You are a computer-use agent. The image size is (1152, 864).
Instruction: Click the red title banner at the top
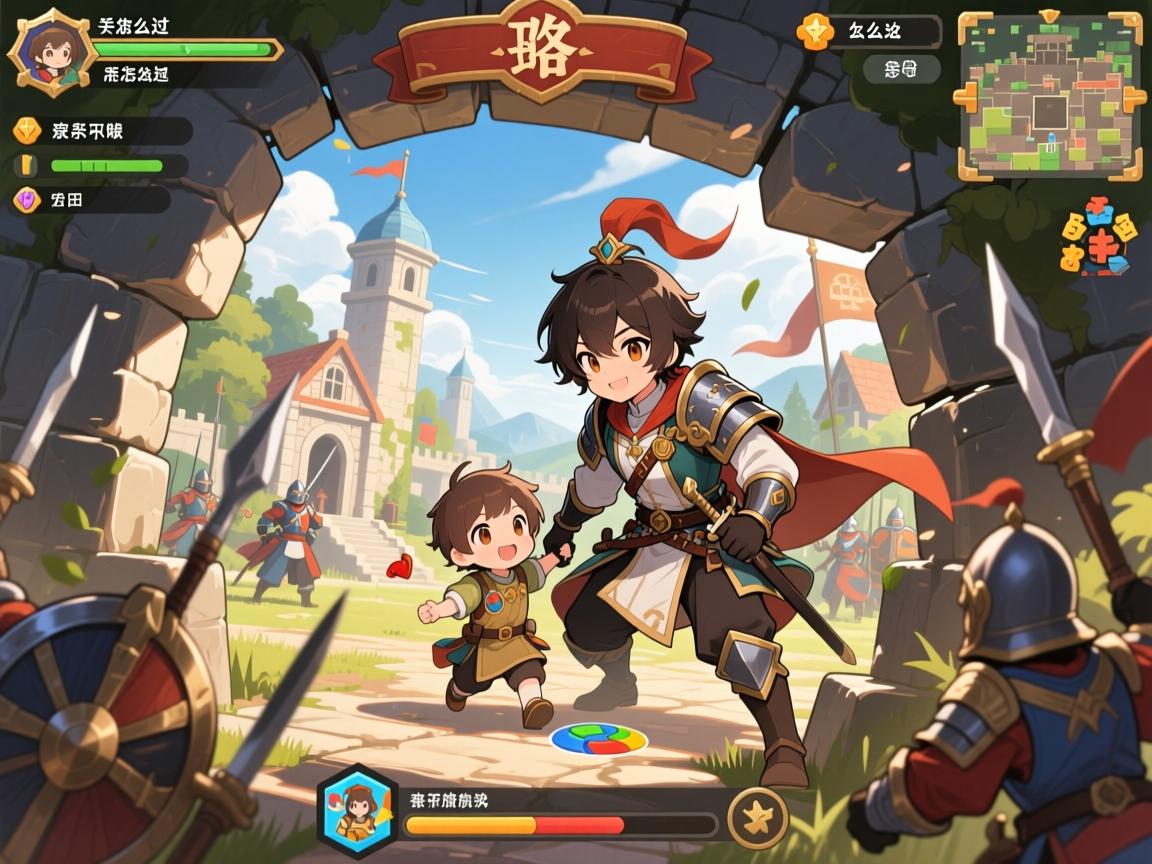[541, 50]
